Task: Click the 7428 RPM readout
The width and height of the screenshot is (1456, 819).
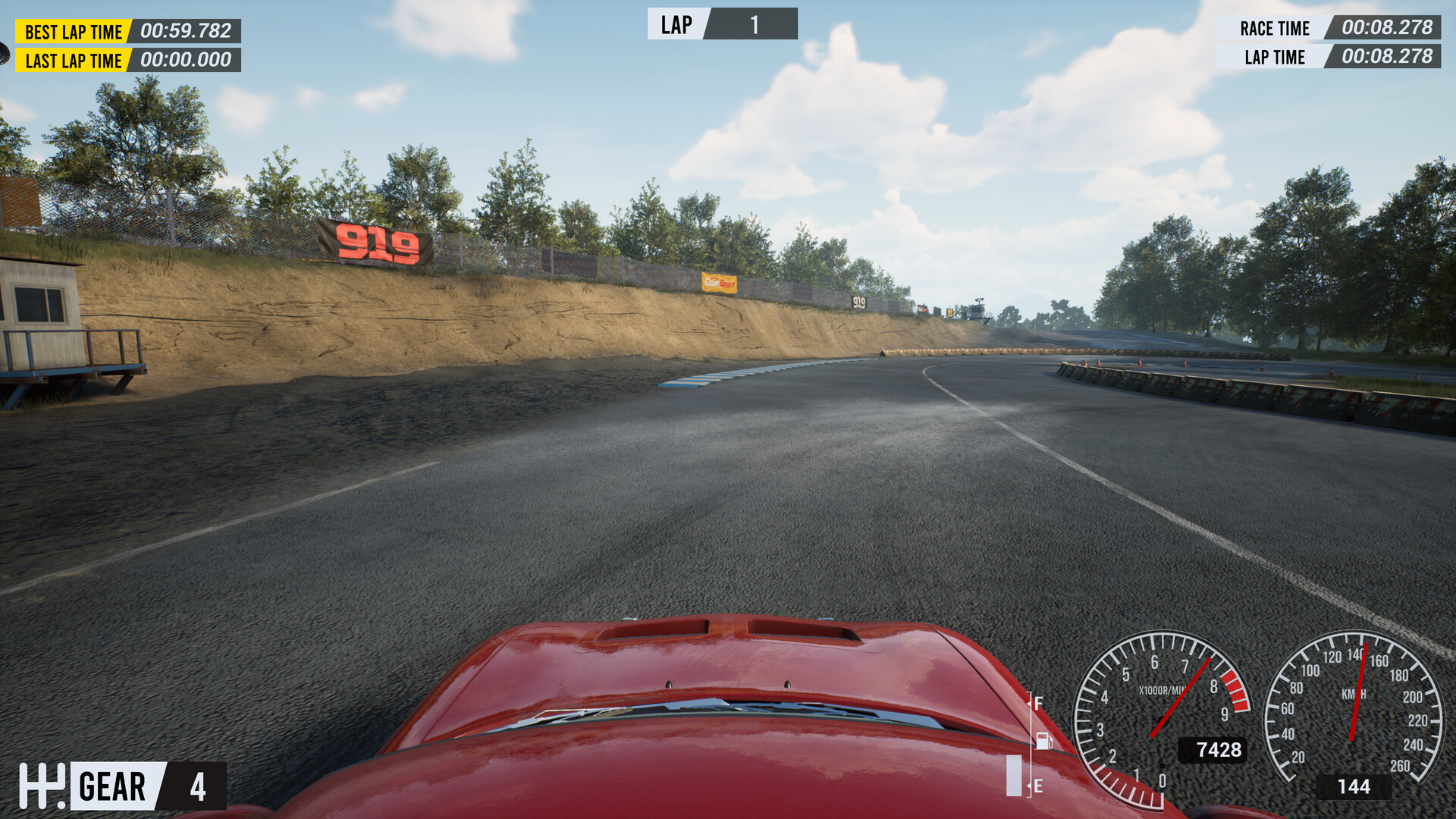Action: pos(1219,749)
